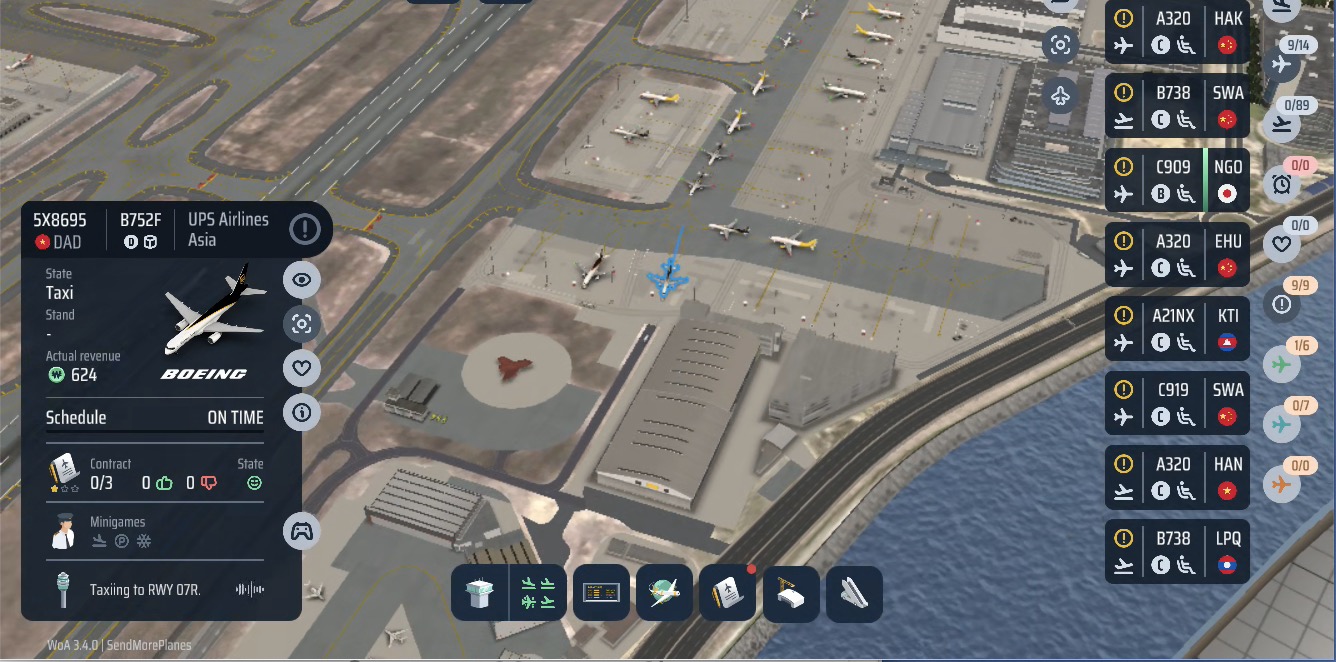The width and height of the screenshot is (1336, 662).
Task: Start minigame with the gamepad button
Action: (302, 531)
